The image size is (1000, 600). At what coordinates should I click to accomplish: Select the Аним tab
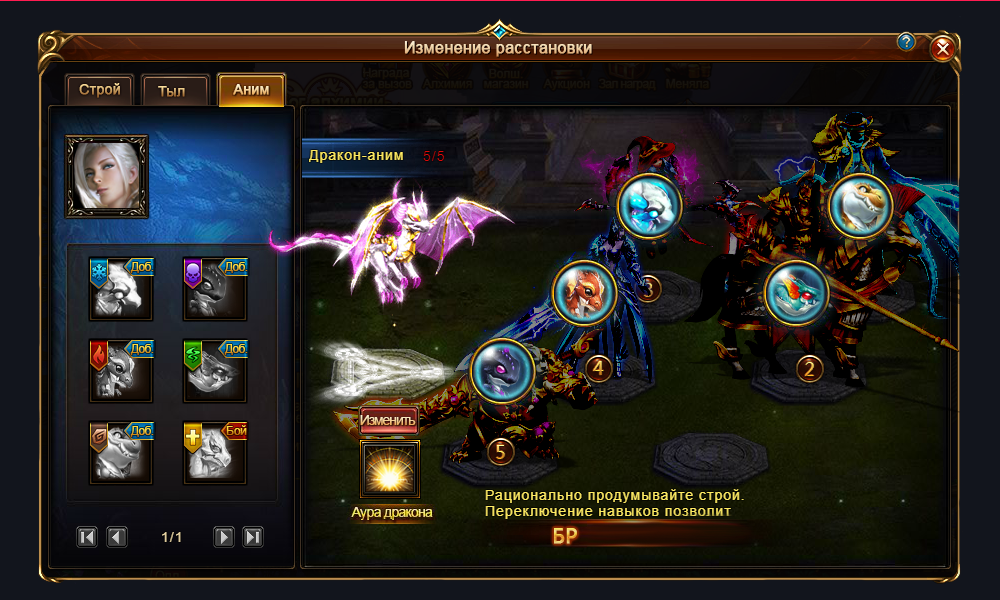click(251, 89)
